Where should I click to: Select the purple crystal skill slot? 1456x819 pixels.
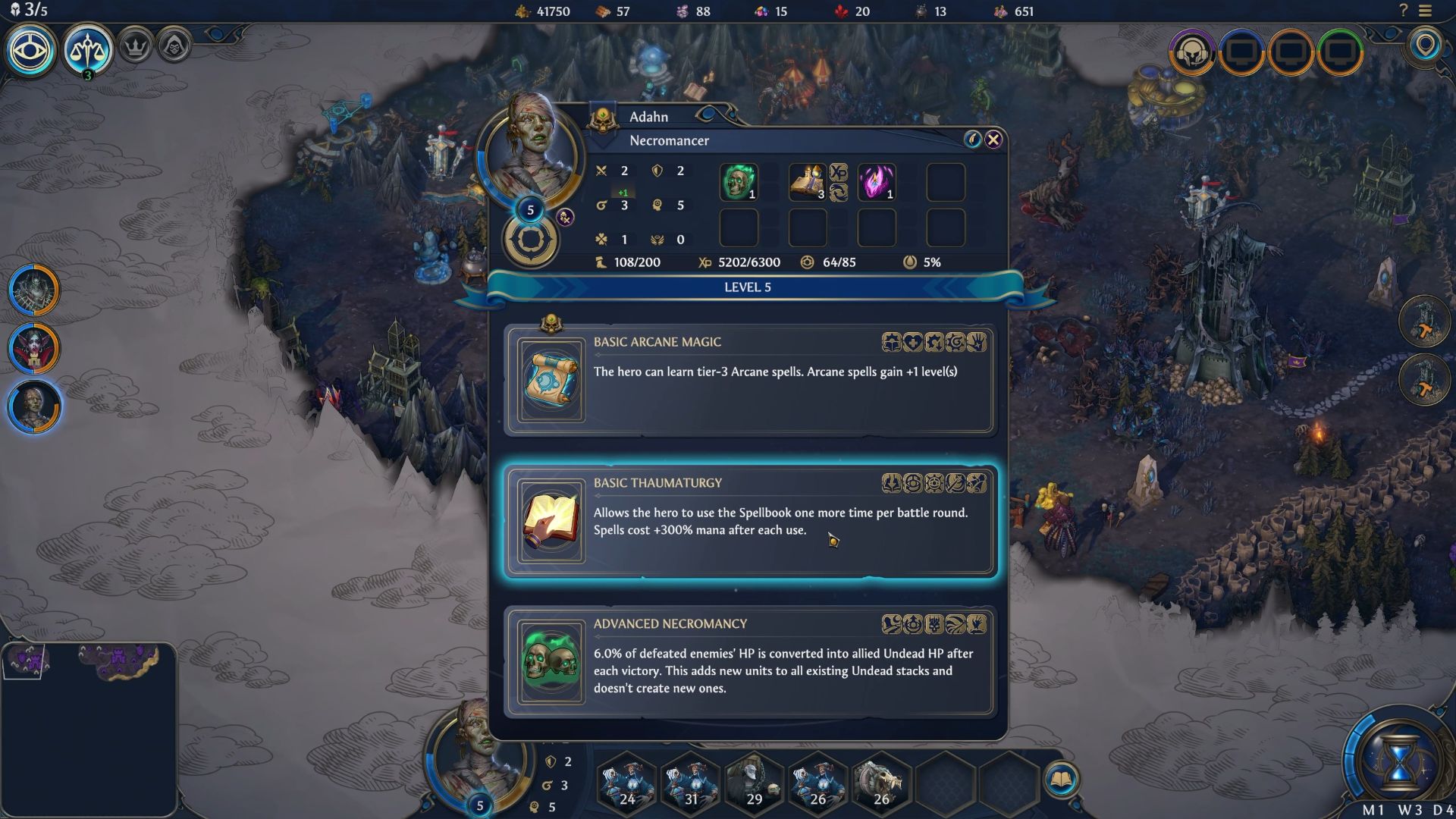click(876, 183)
